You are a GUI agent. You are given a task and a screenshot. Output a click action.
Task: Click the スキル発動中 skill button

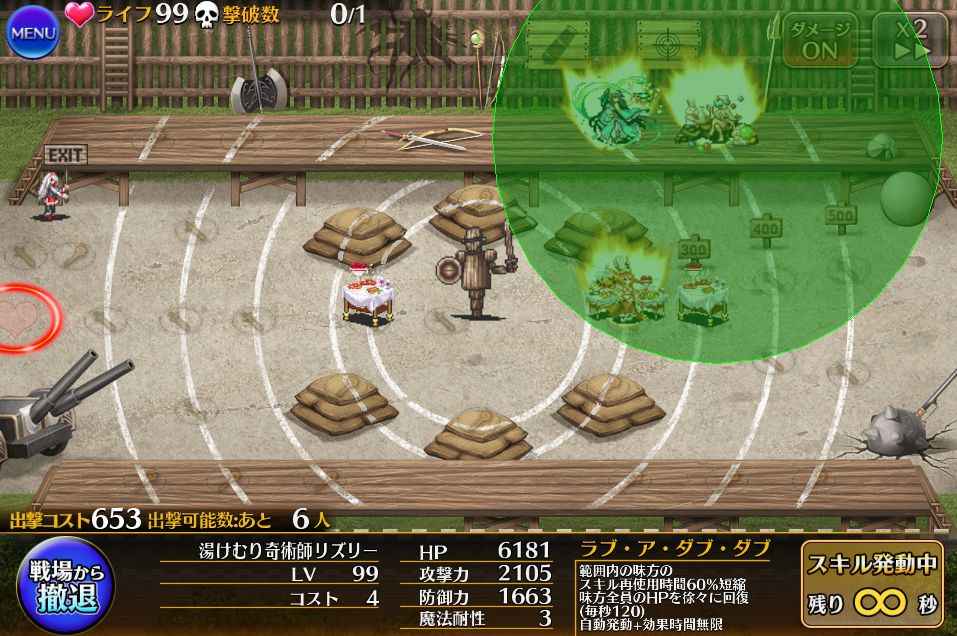point(873,584)
